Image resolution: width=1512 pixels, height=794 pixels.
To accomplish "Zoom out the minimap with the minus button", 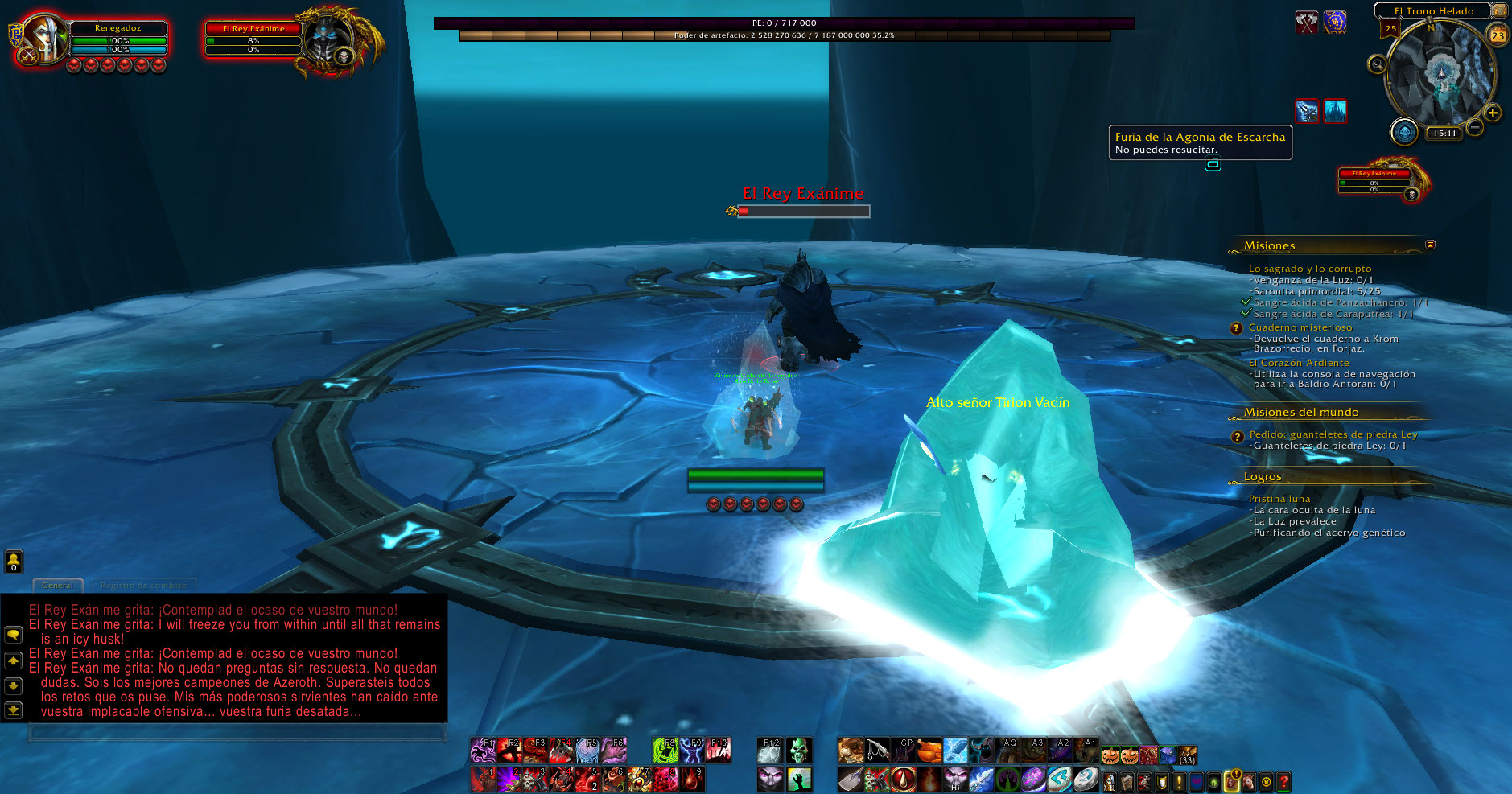I will 1475,126.
